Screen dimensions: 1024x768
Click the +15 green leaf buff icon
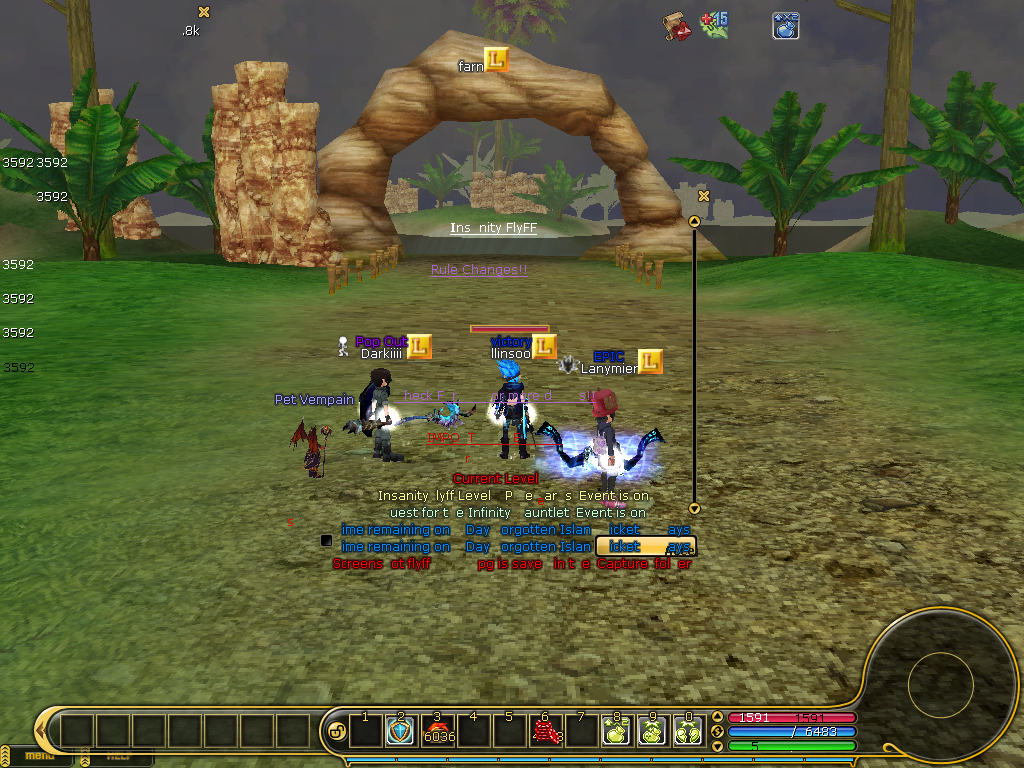tap(714, 25)
